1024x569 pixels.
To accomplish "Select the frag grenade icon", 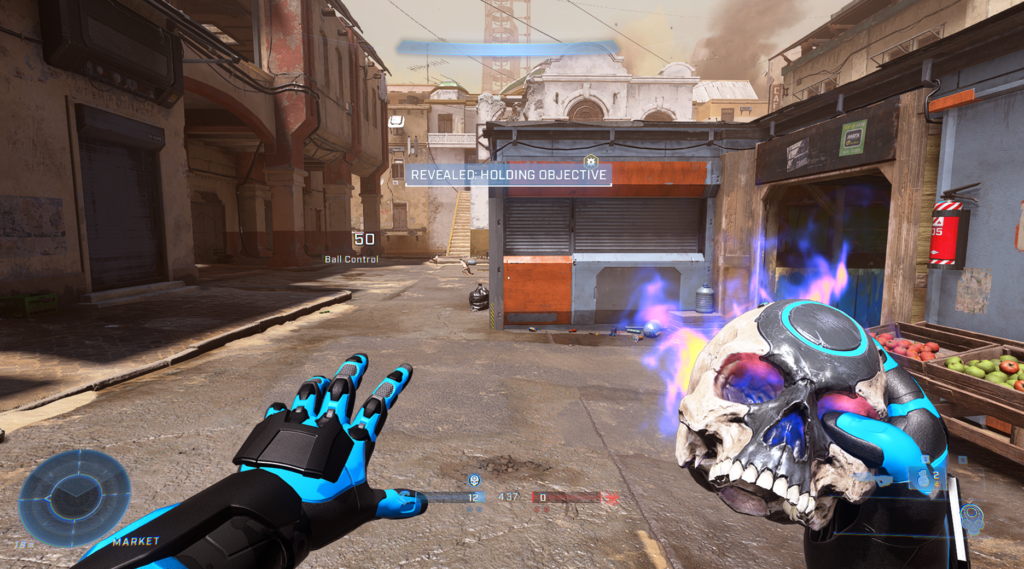I will pyautogui.click(x=923, y=478).
